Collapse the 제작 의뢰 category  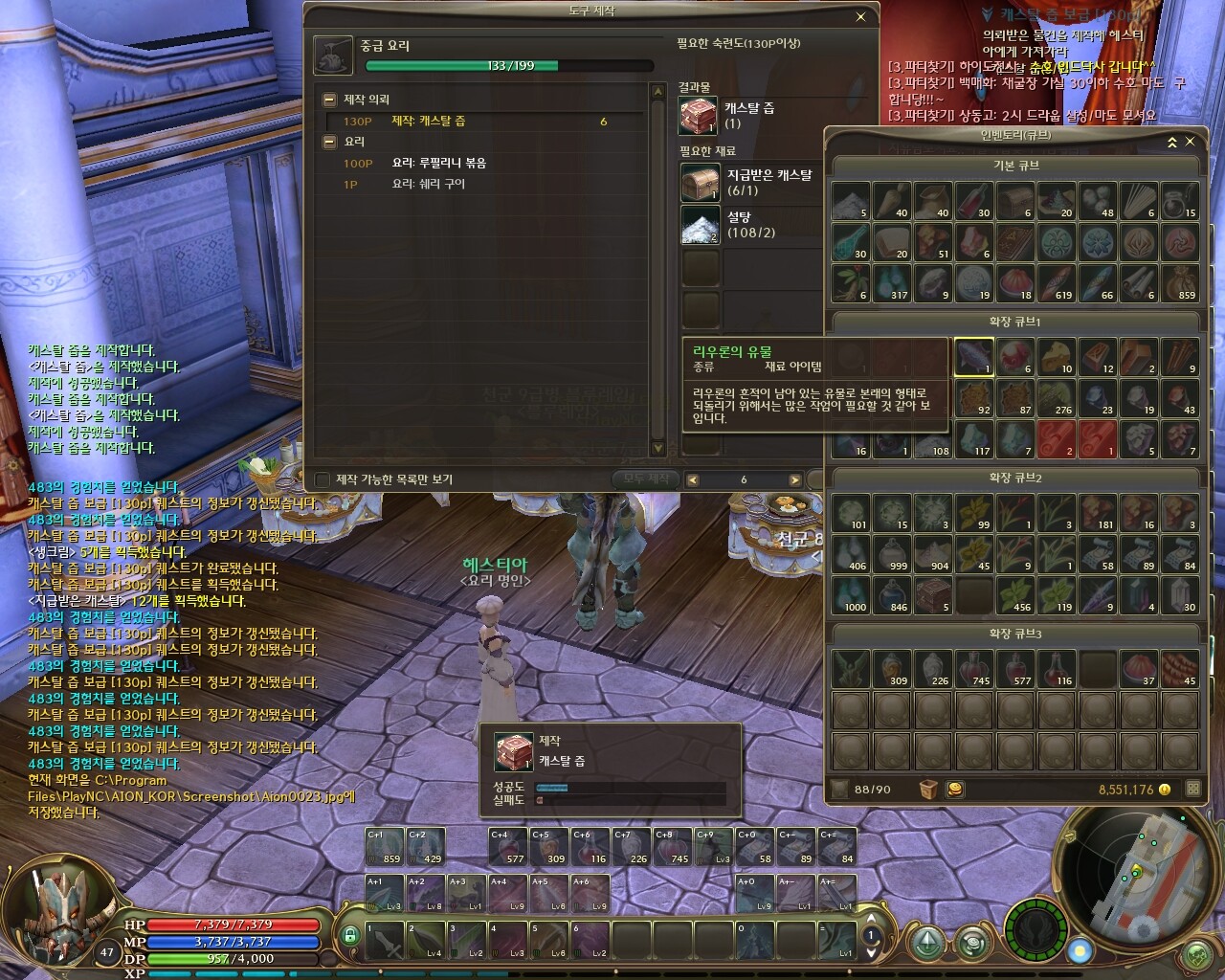point(329,100)
